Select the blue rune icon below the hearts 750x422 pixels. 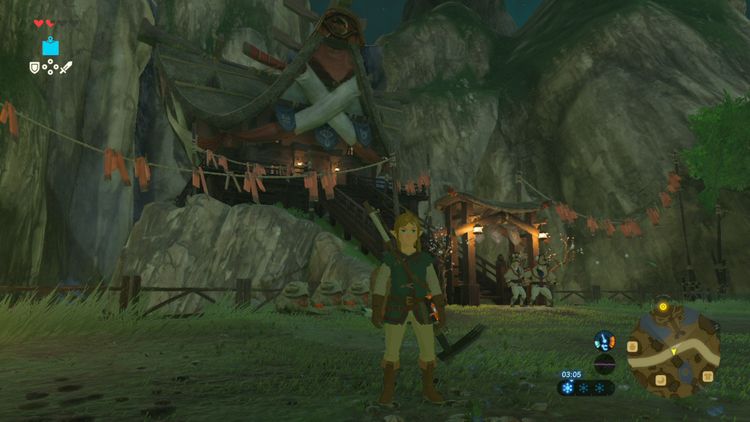pyautogui.click(x=50, y=47)
